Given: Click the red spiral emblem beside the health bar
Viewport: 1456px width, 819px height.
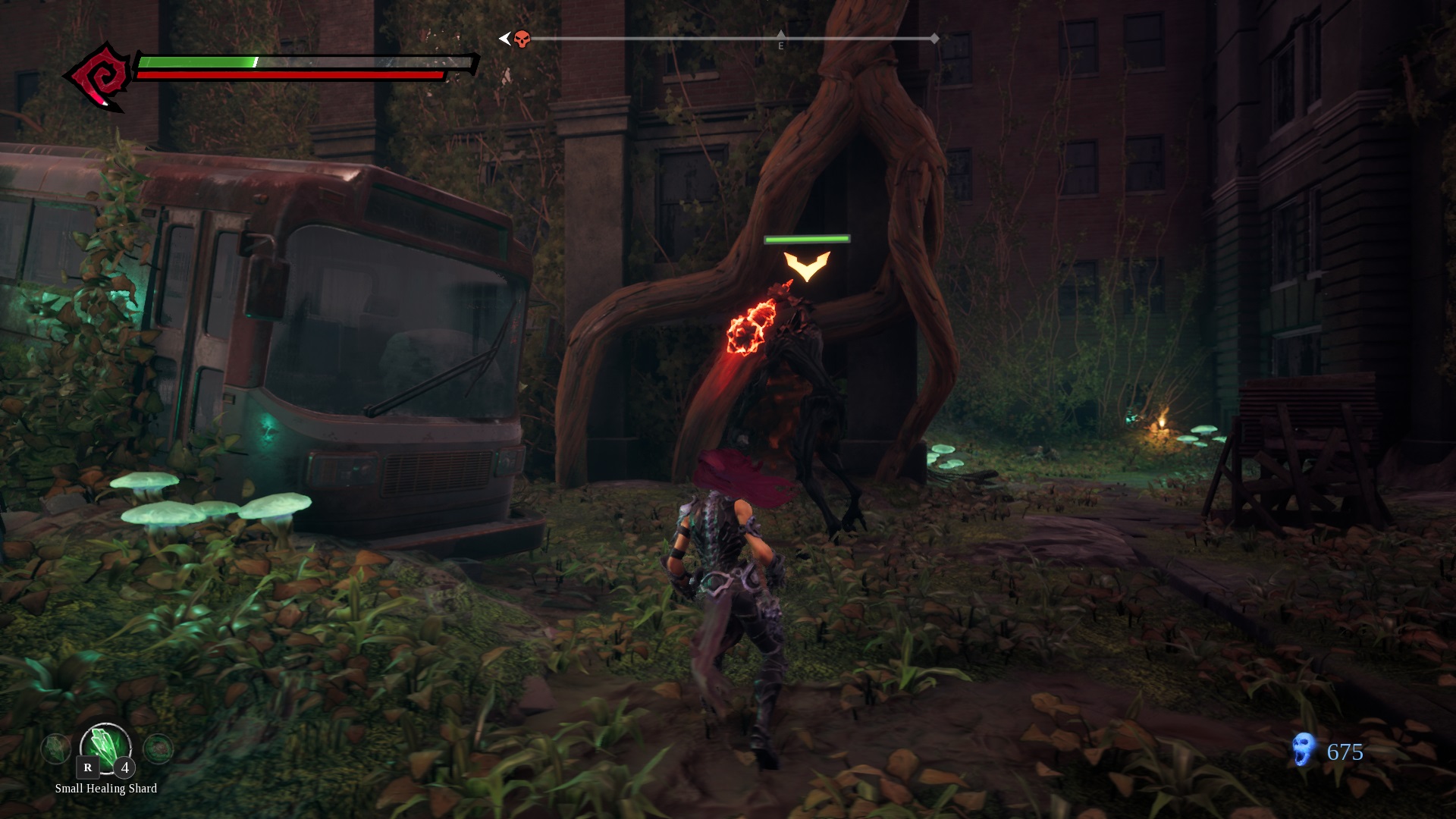Looking at the screenshot, I should tap(99, 77).
